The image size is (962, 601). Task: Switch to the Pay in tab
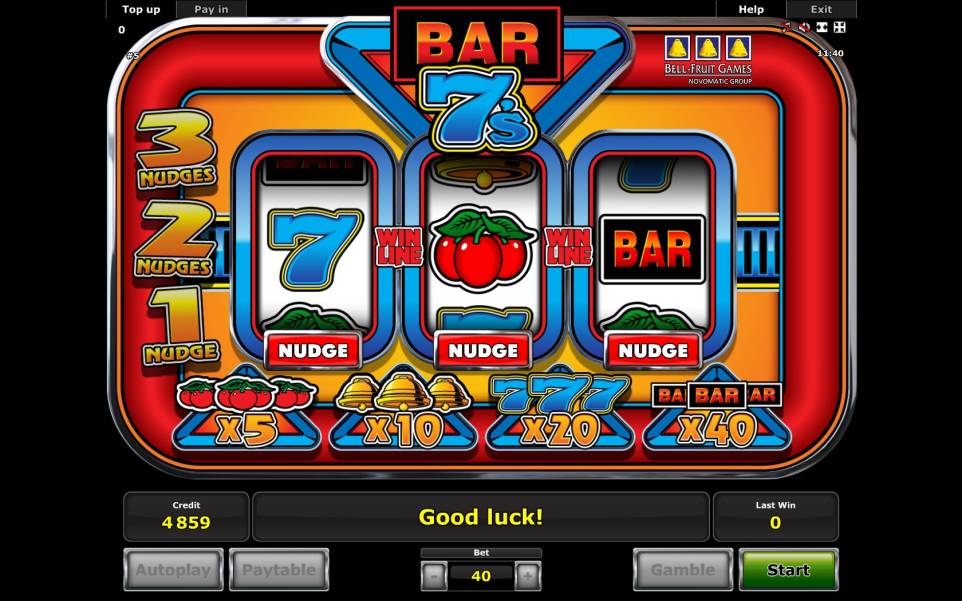(211, 9)
